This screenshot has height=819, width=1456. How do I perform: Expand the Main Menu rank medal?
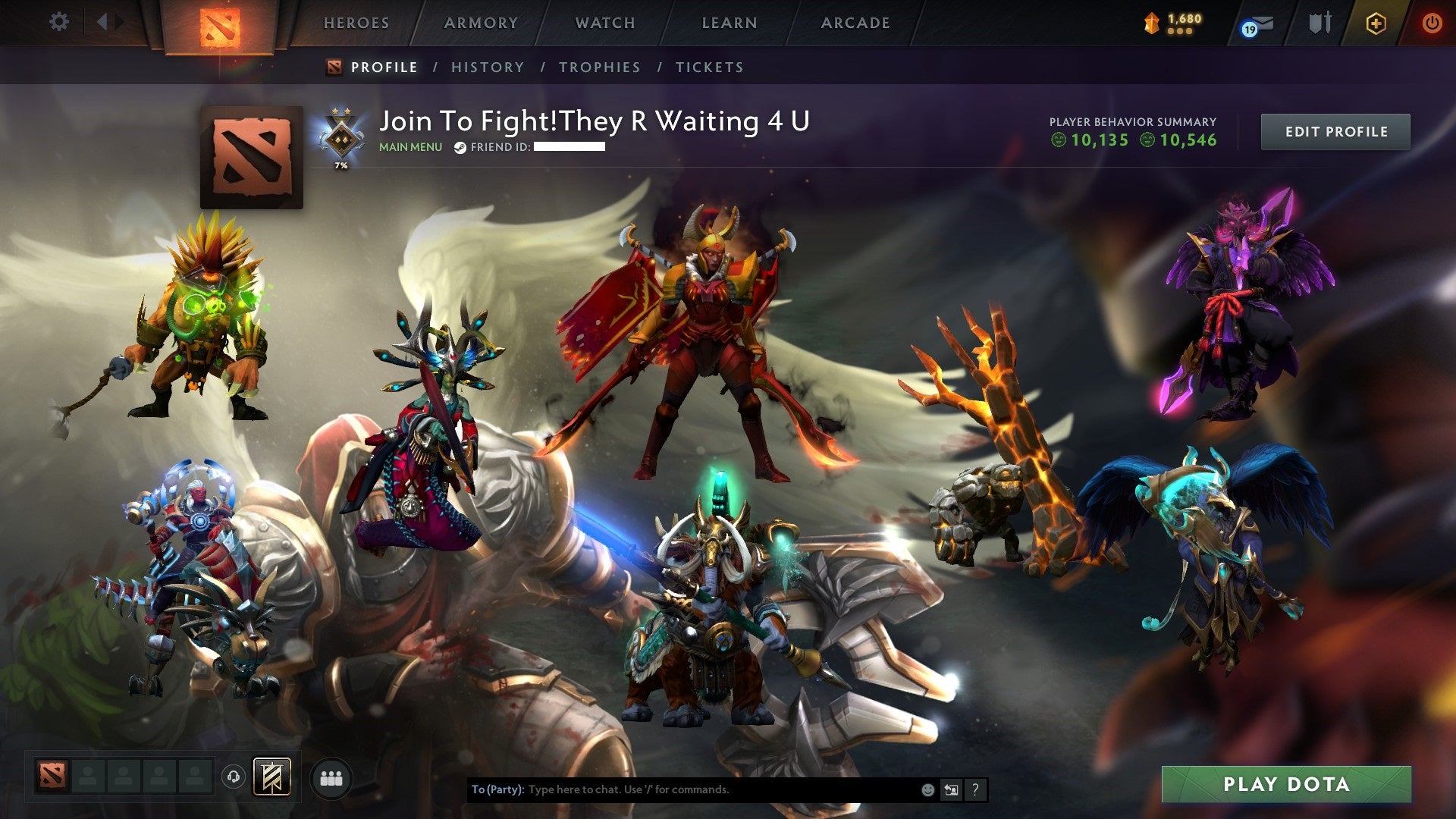pos(340,136)
